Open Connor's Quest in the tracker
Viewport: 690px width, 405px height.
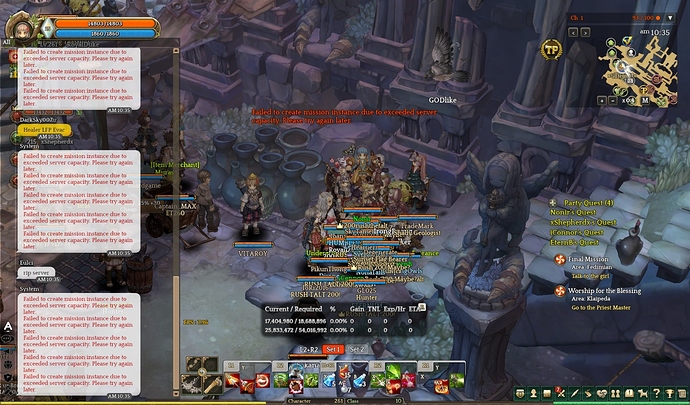pos(576,232)
